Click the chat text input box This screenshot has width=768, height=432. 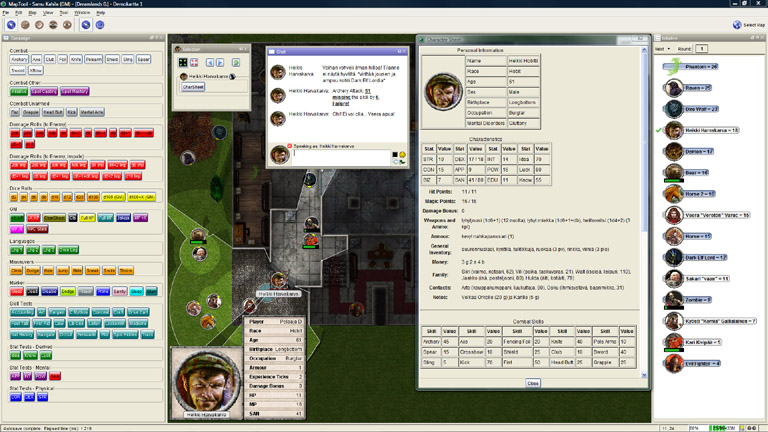340,154
